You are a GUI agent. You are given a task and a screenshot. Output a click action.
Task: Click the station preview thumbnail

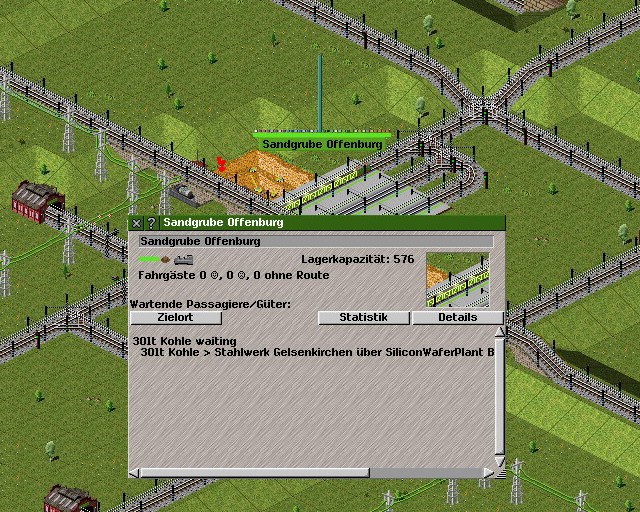tap(457, 278)
